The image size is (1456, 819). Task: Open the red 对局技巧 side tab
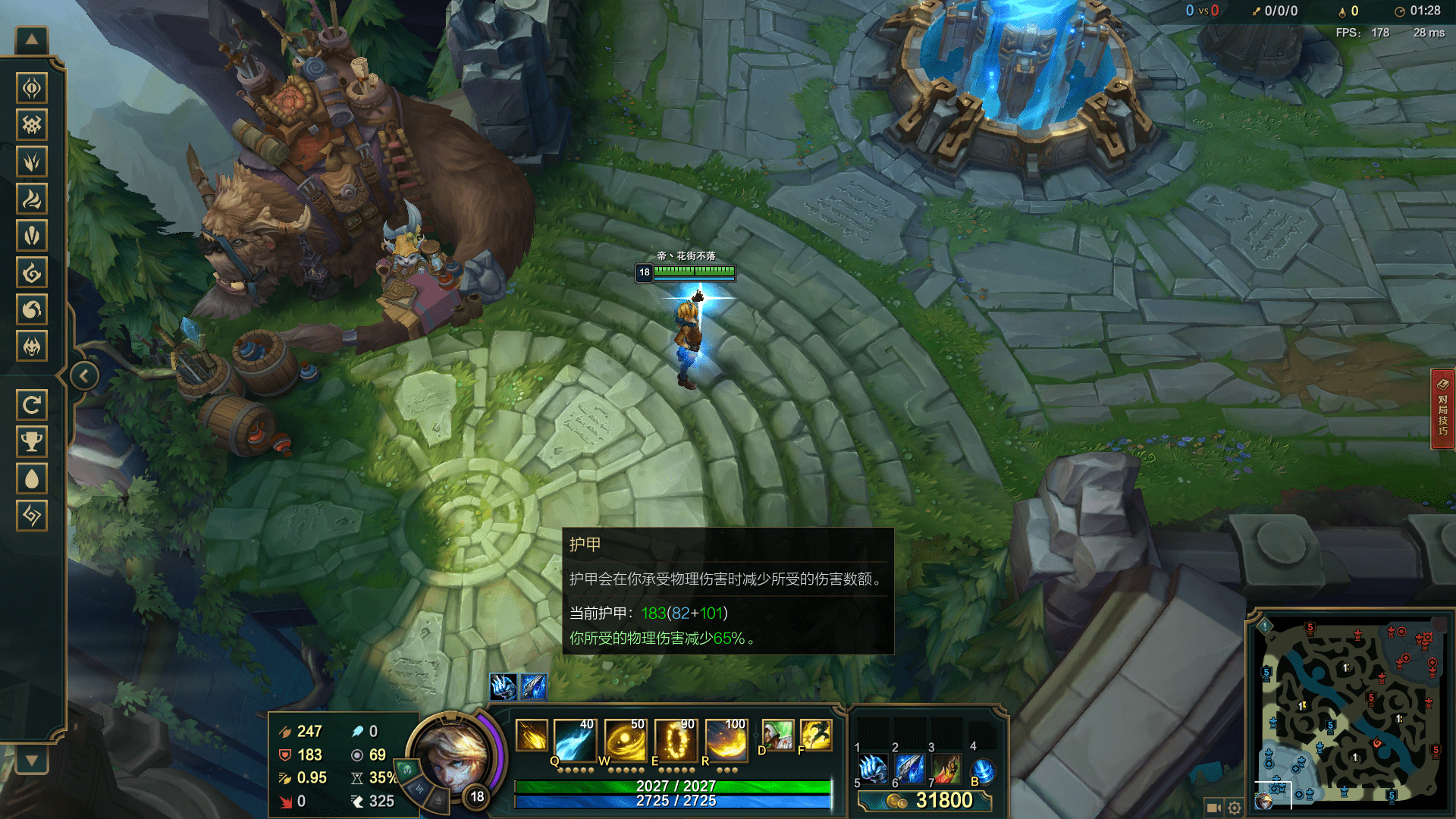[1442, 409]
